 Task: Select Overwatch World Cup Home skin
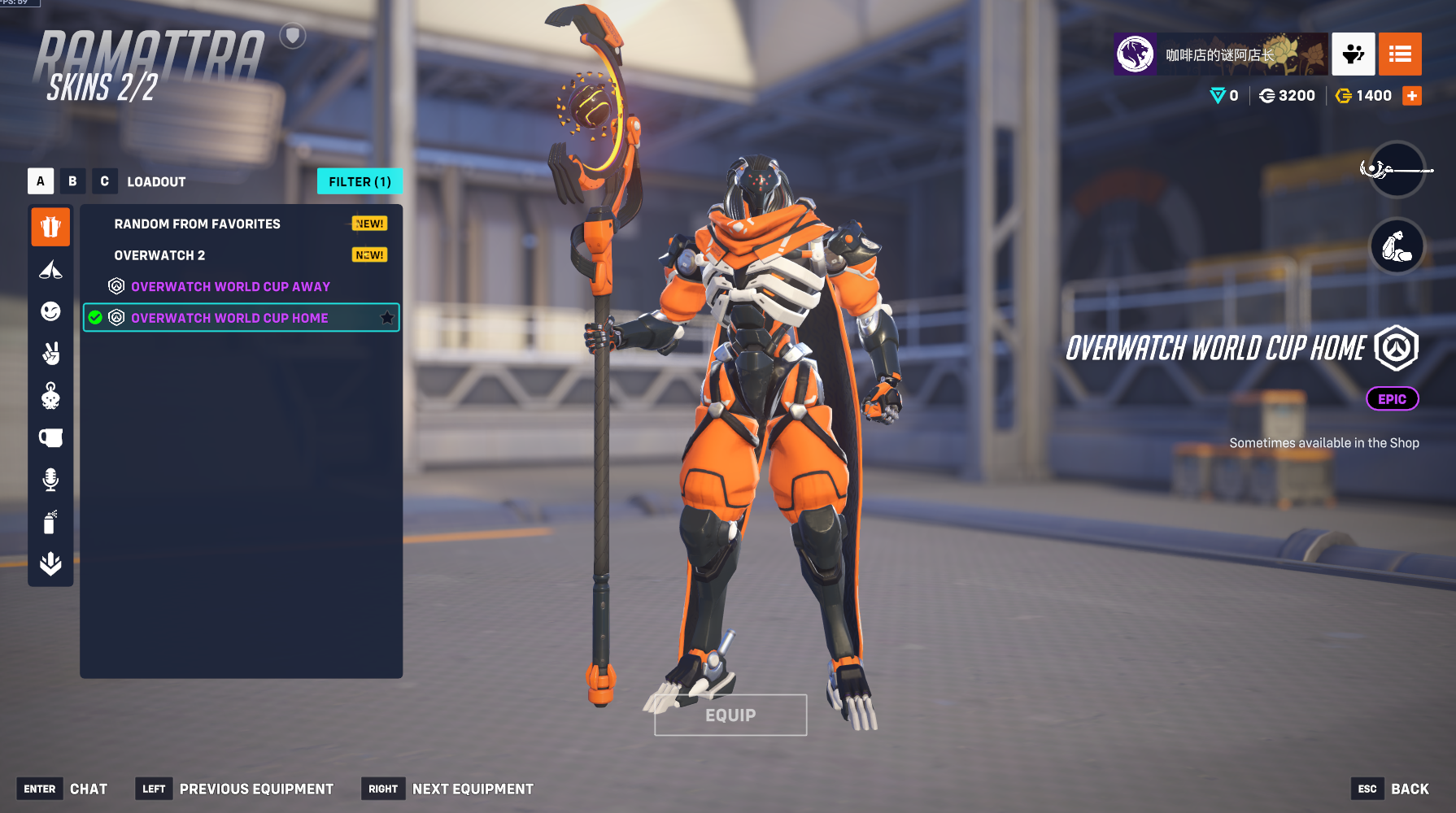(x=229, y=318)
